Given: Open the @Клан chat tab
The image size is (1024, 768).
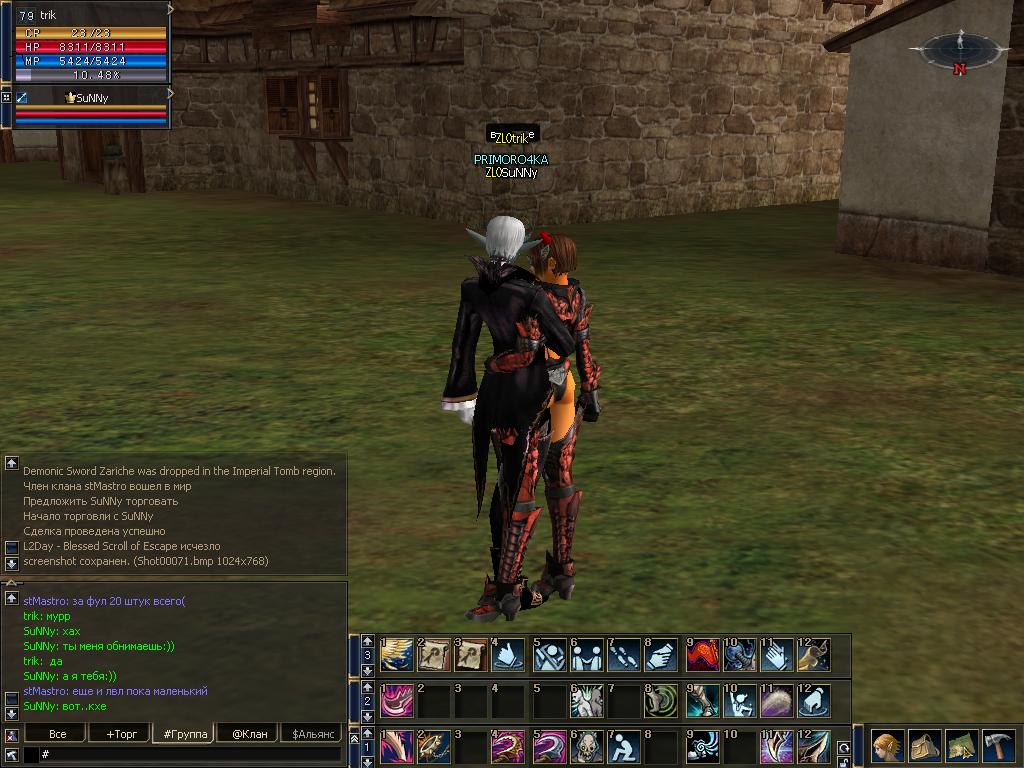Looking at the screenshot, I should pos(249,734).
